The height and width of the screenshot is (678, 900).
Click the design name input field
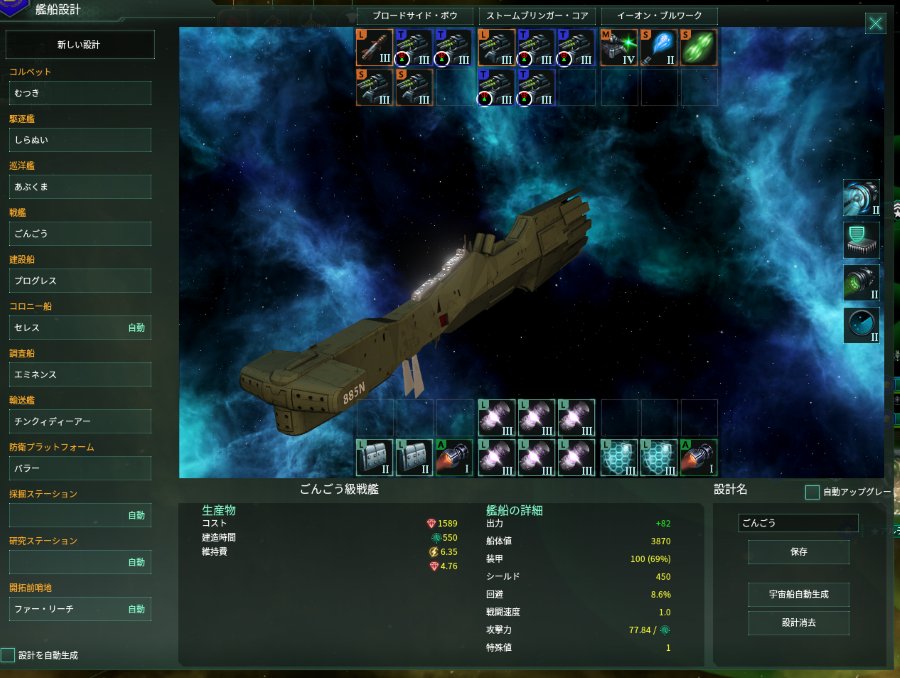[x=798, y=523]
